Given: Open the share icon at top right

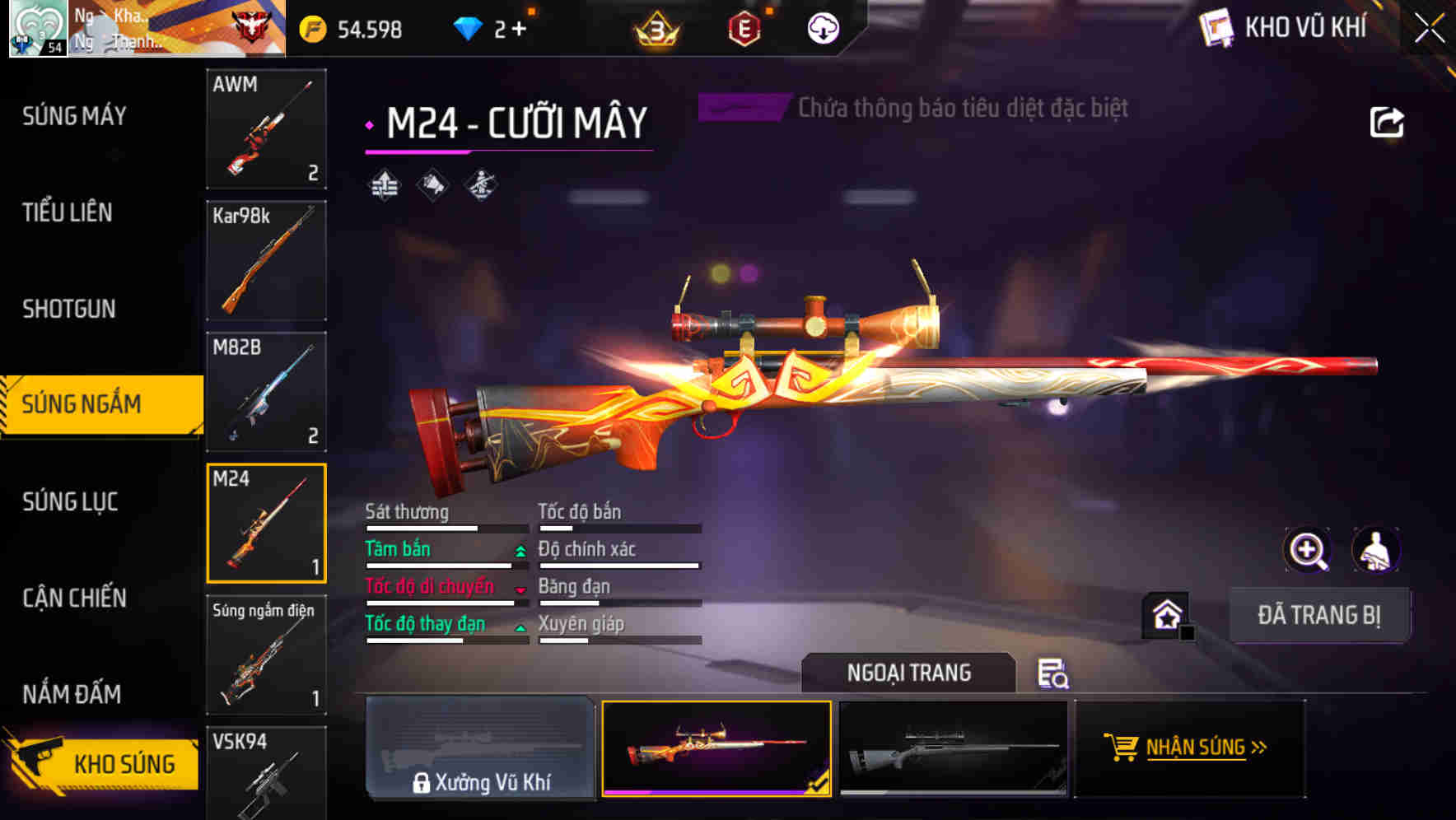Looking at the screenshot, I should (1388, 120).
